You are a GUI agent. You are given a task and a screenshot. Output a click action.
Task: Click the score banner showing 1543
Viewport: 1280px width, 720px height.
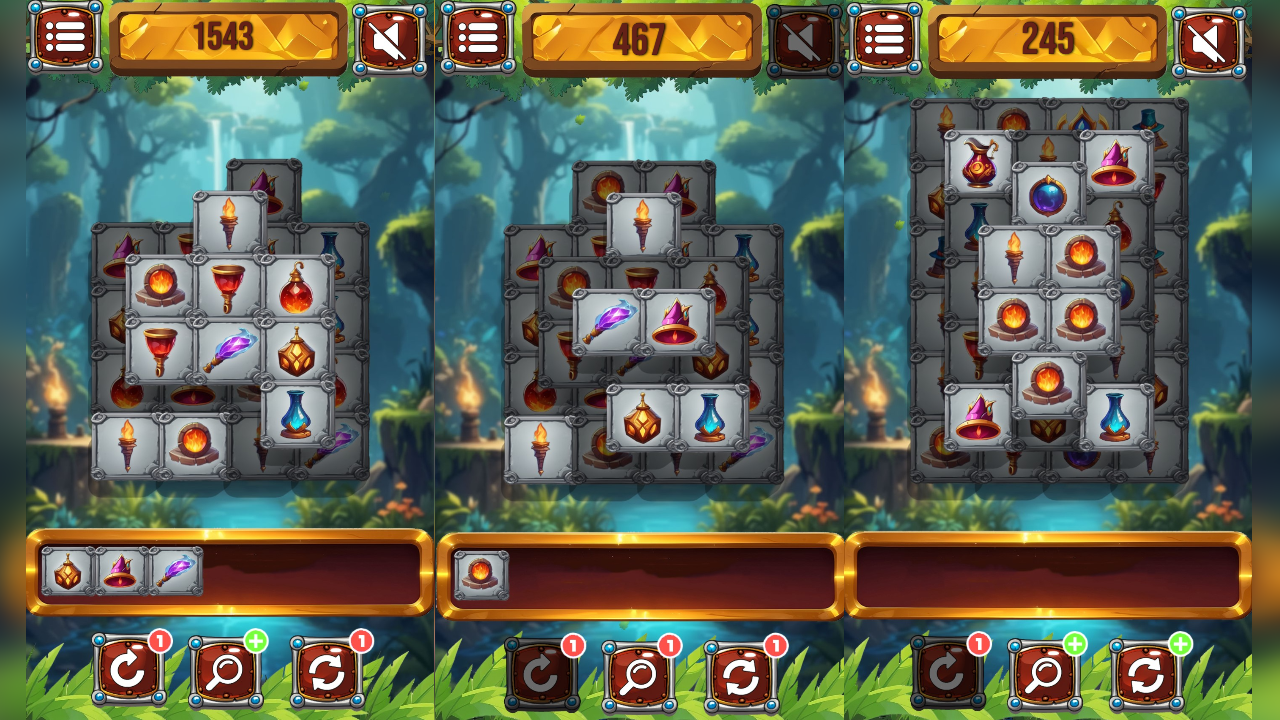pos(229,39)
